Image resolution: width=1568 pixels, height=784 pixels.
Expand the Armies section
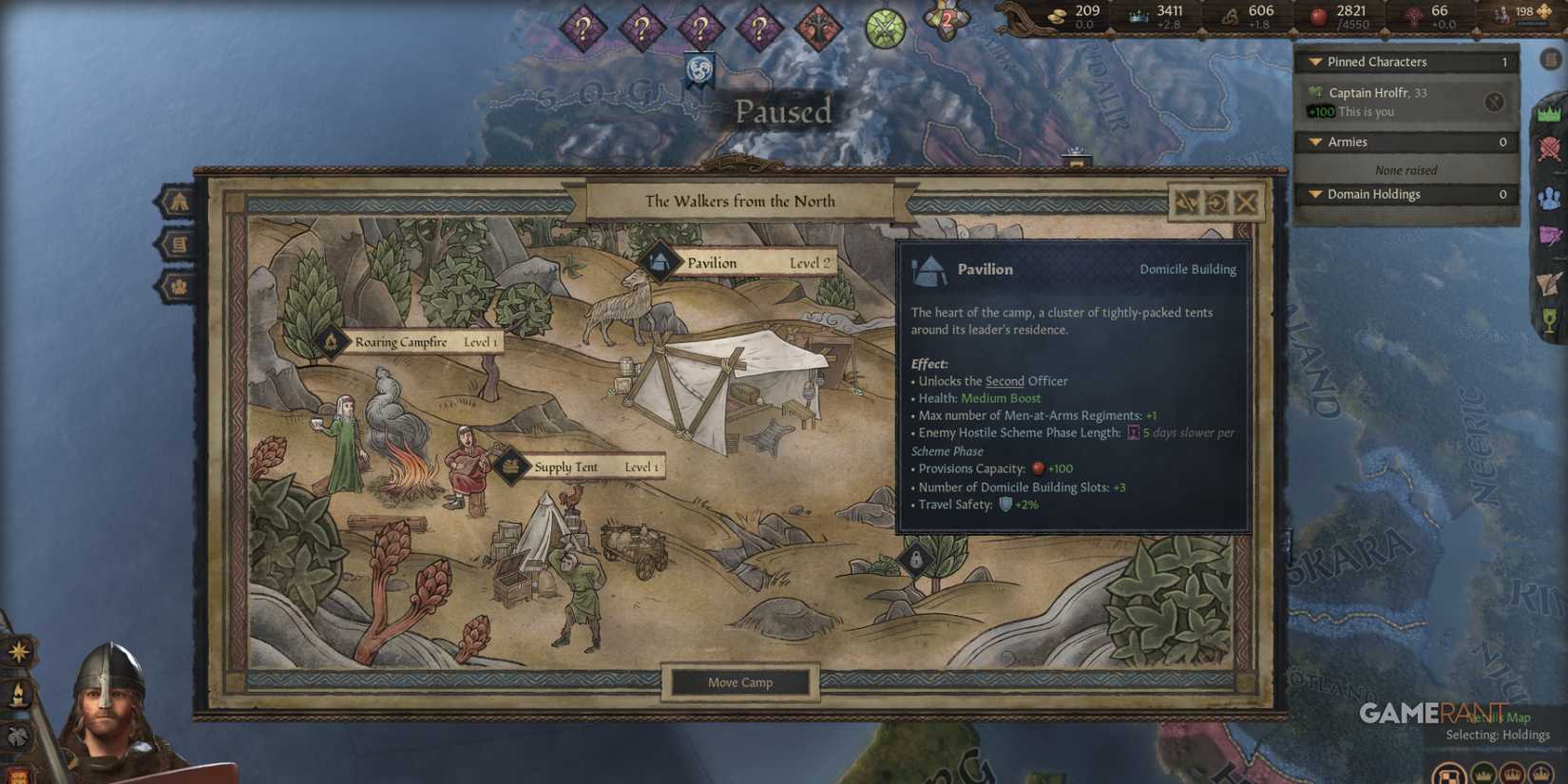coord(1314,141)
